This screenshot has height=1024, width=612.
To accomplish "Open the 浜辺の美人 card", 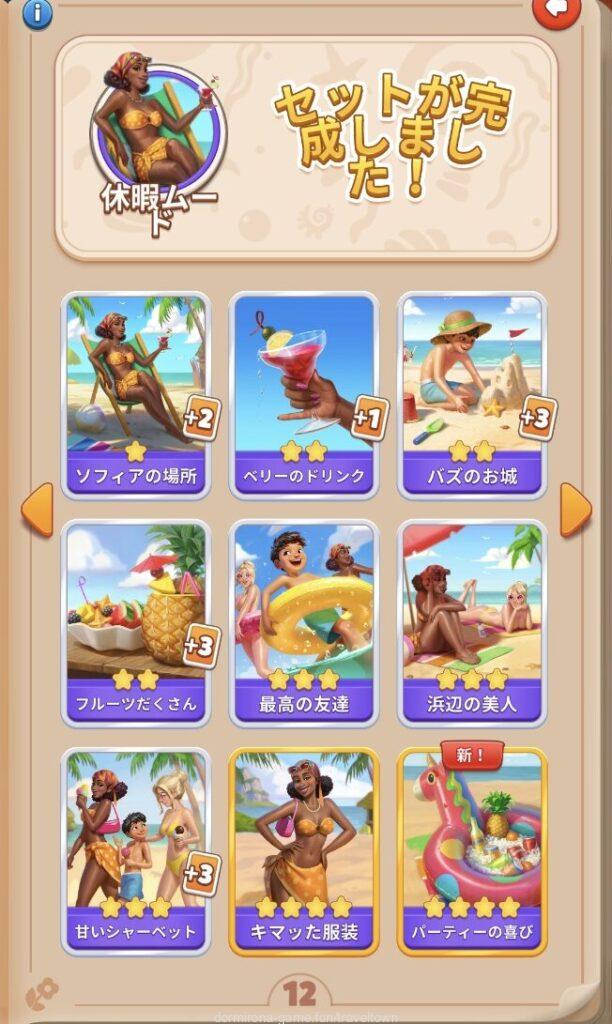I will pos(472,622).
